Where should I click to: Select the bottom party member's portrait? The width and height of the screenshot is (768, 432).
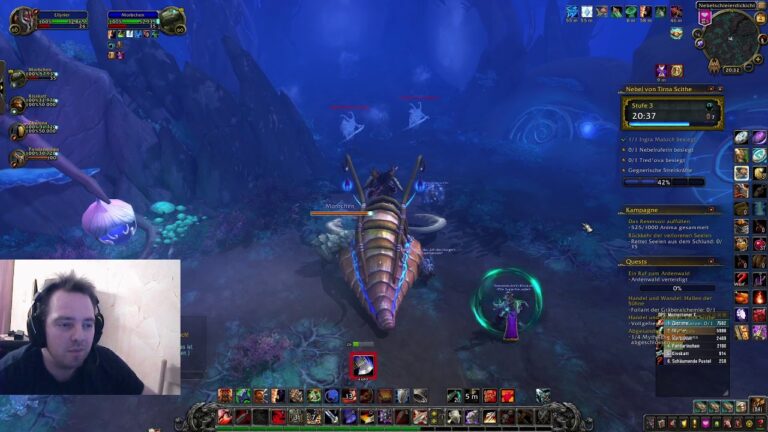[17, 157]
